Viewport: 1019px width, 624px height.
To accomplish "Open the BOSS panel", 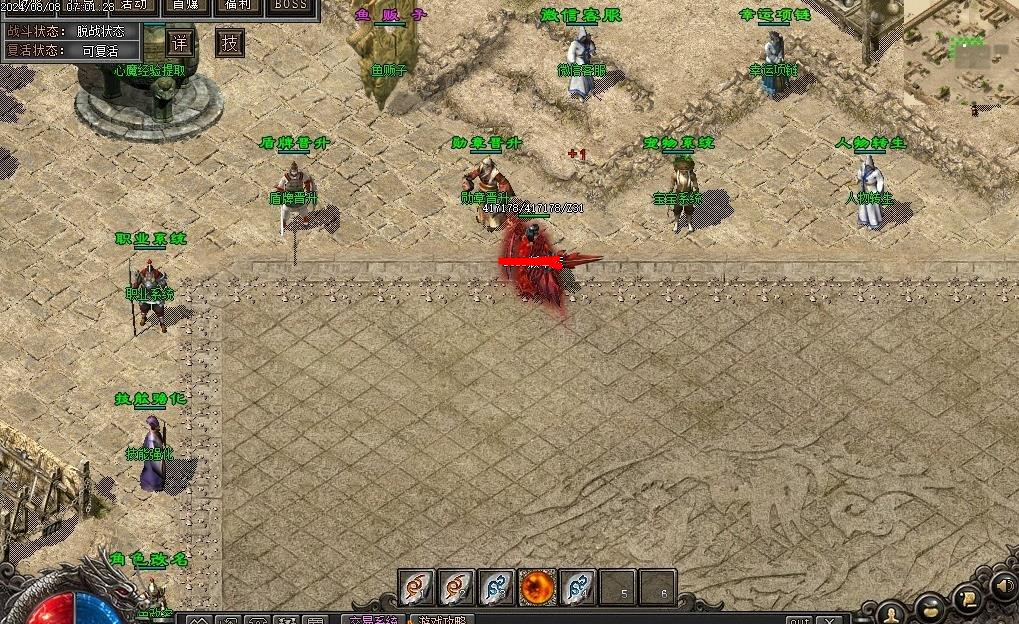I will coord(291,5).
